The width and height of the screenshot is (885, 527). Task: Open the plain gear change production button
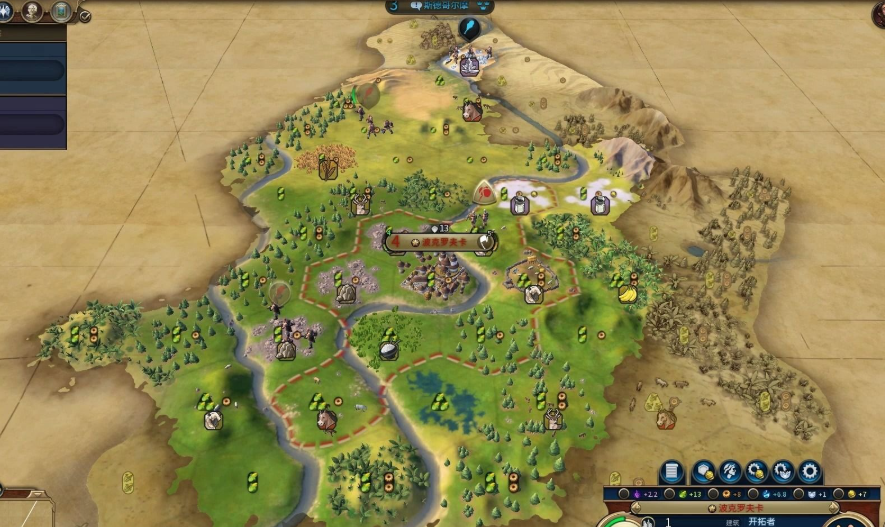click(x=809, y=471)
